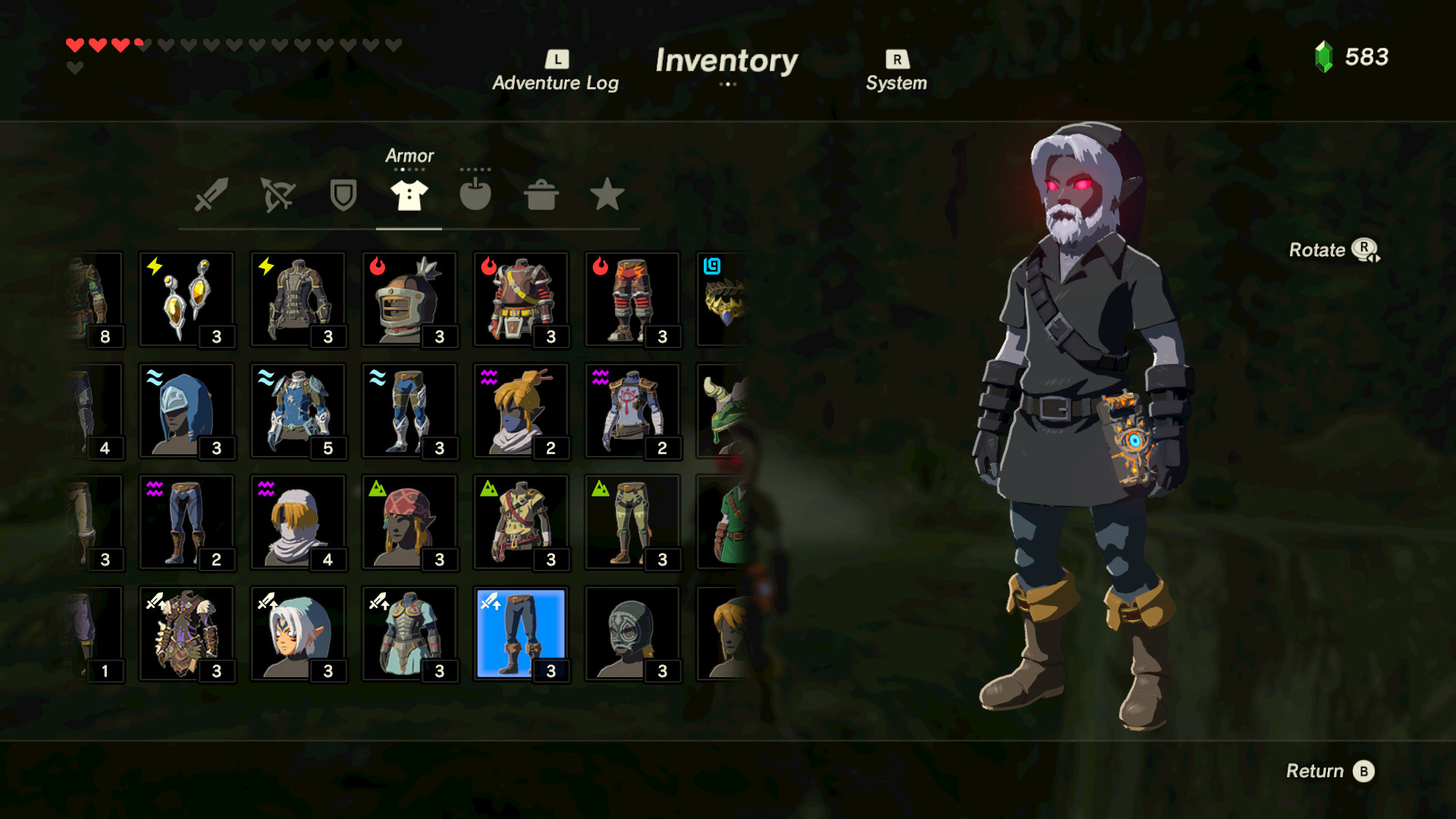Select the bow and arrows category
This screenshot has height=819, width=1456.
tap(276, 195)
